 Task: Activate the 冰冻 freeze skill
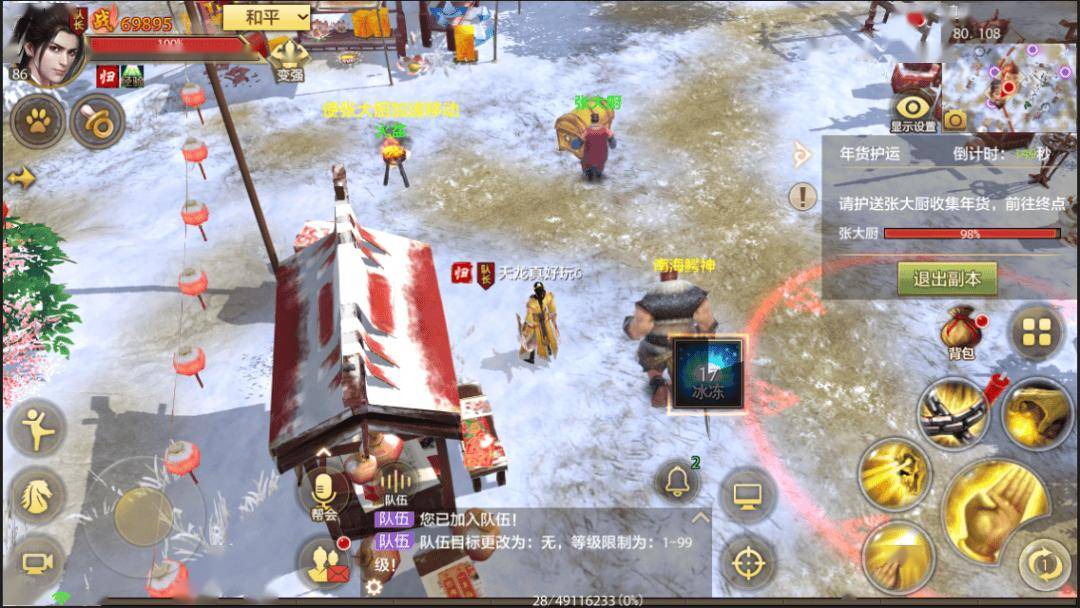(x=708, y=373)
